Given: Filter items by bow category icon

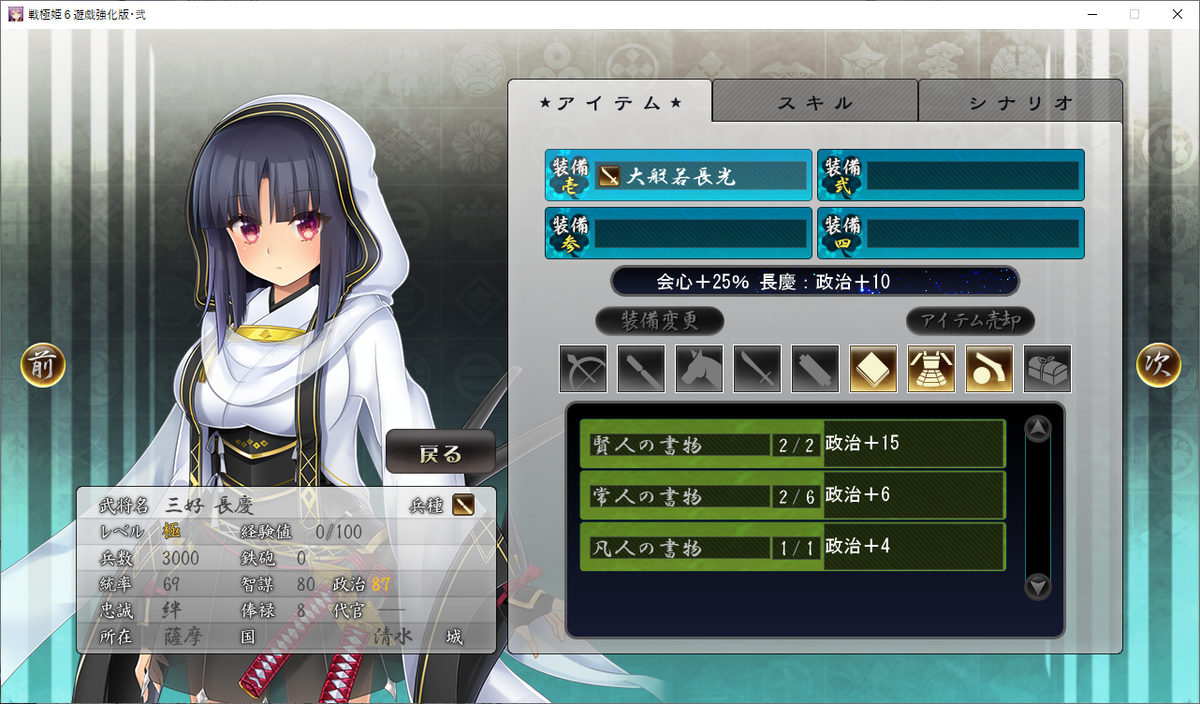Looking at the screenshot, I should click(583, 369).
